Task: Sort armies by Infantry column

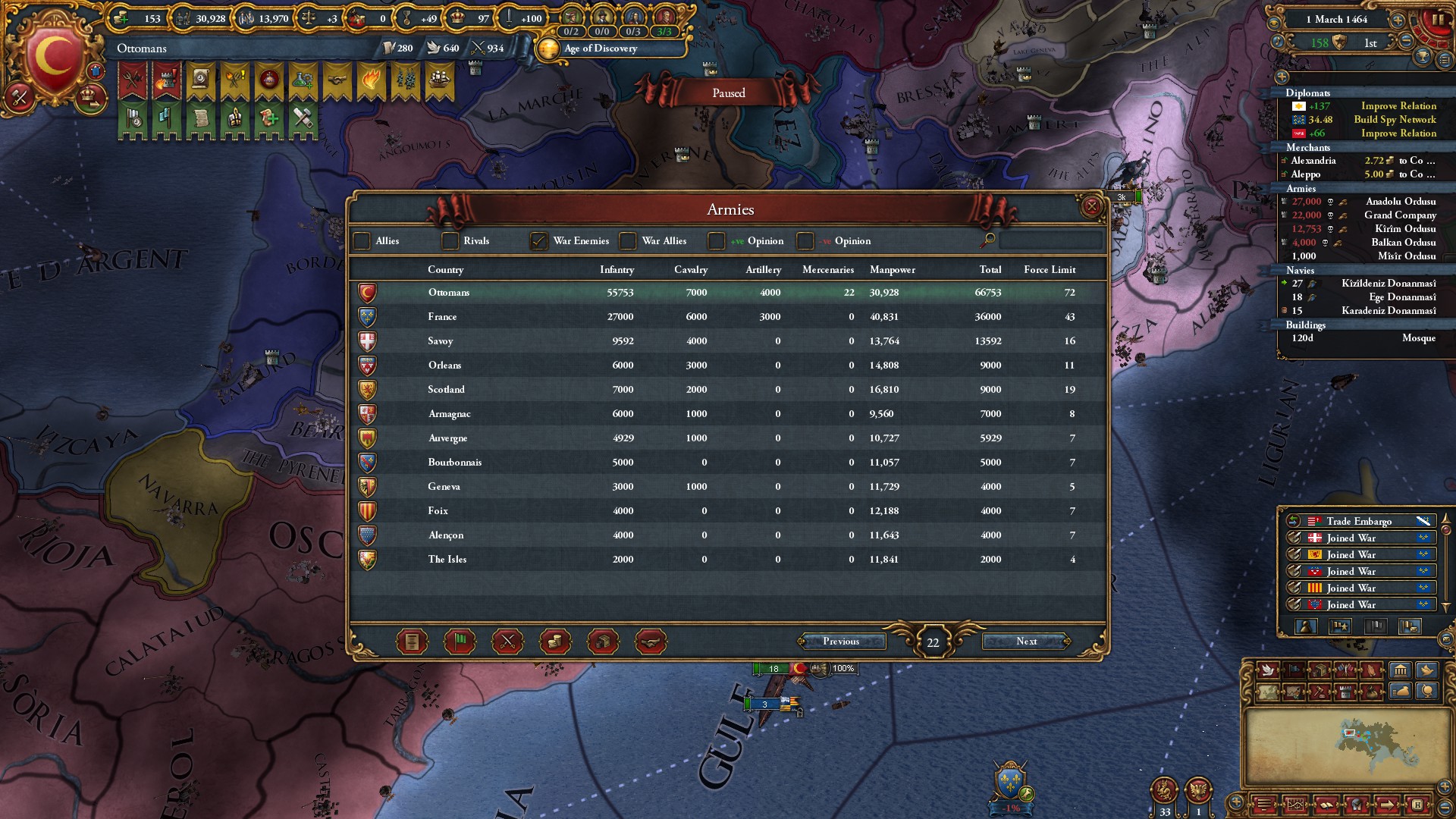Action: [617, 270]
